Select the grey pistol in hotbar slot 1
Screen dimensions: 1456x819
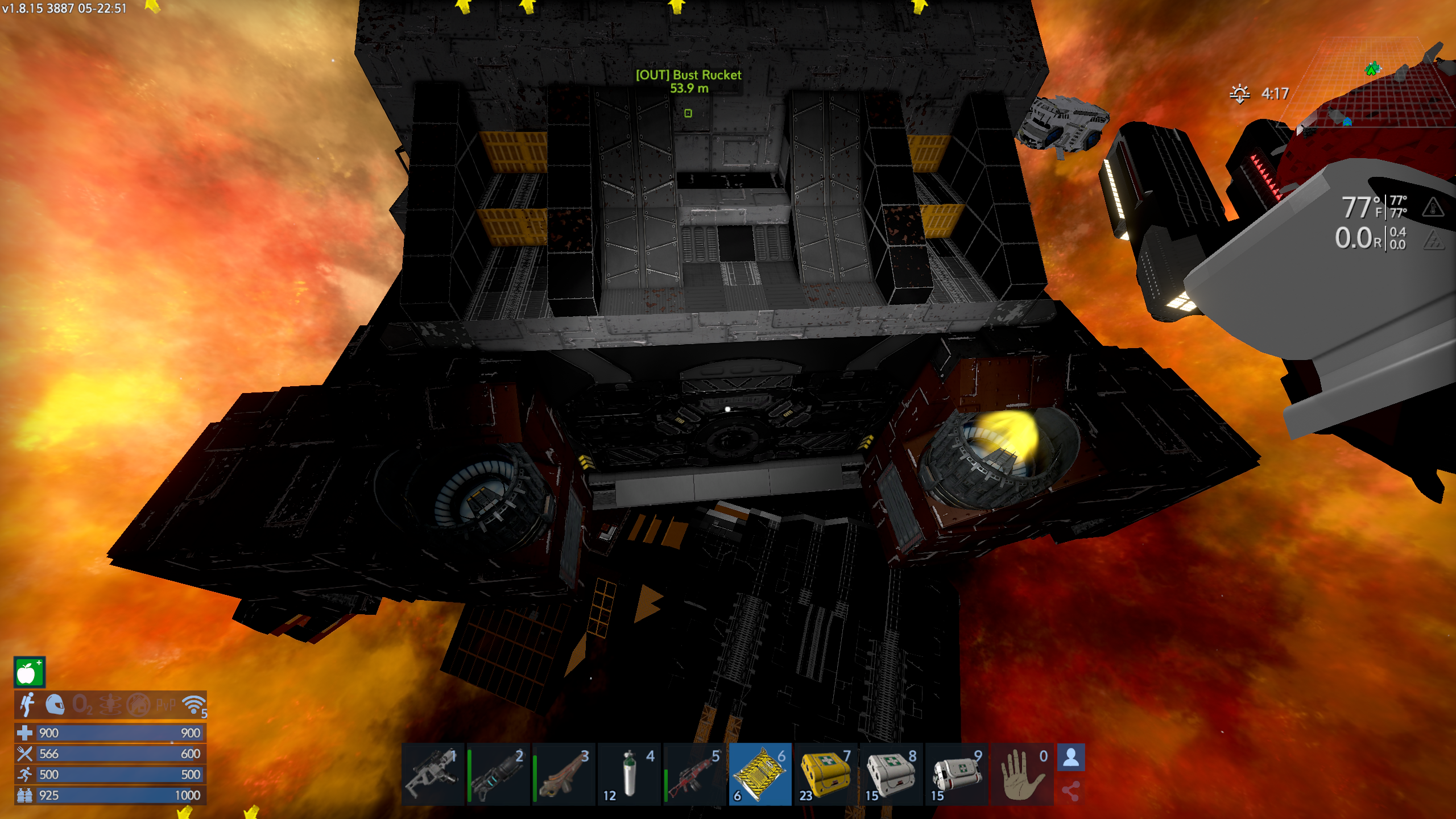(433, 773)
